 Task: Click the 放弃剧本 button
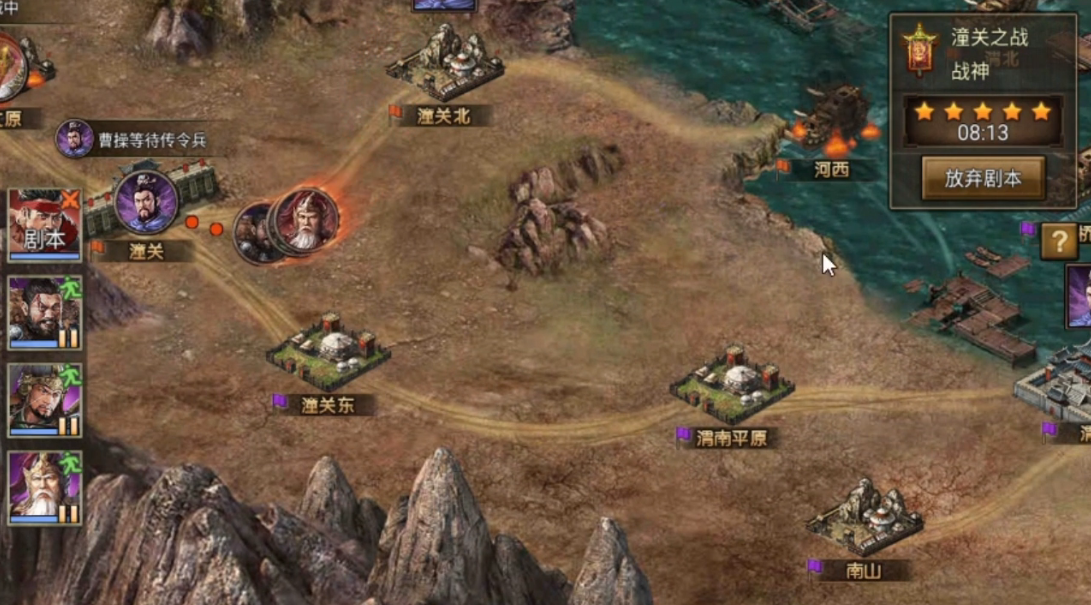click(x=983, y=178)
